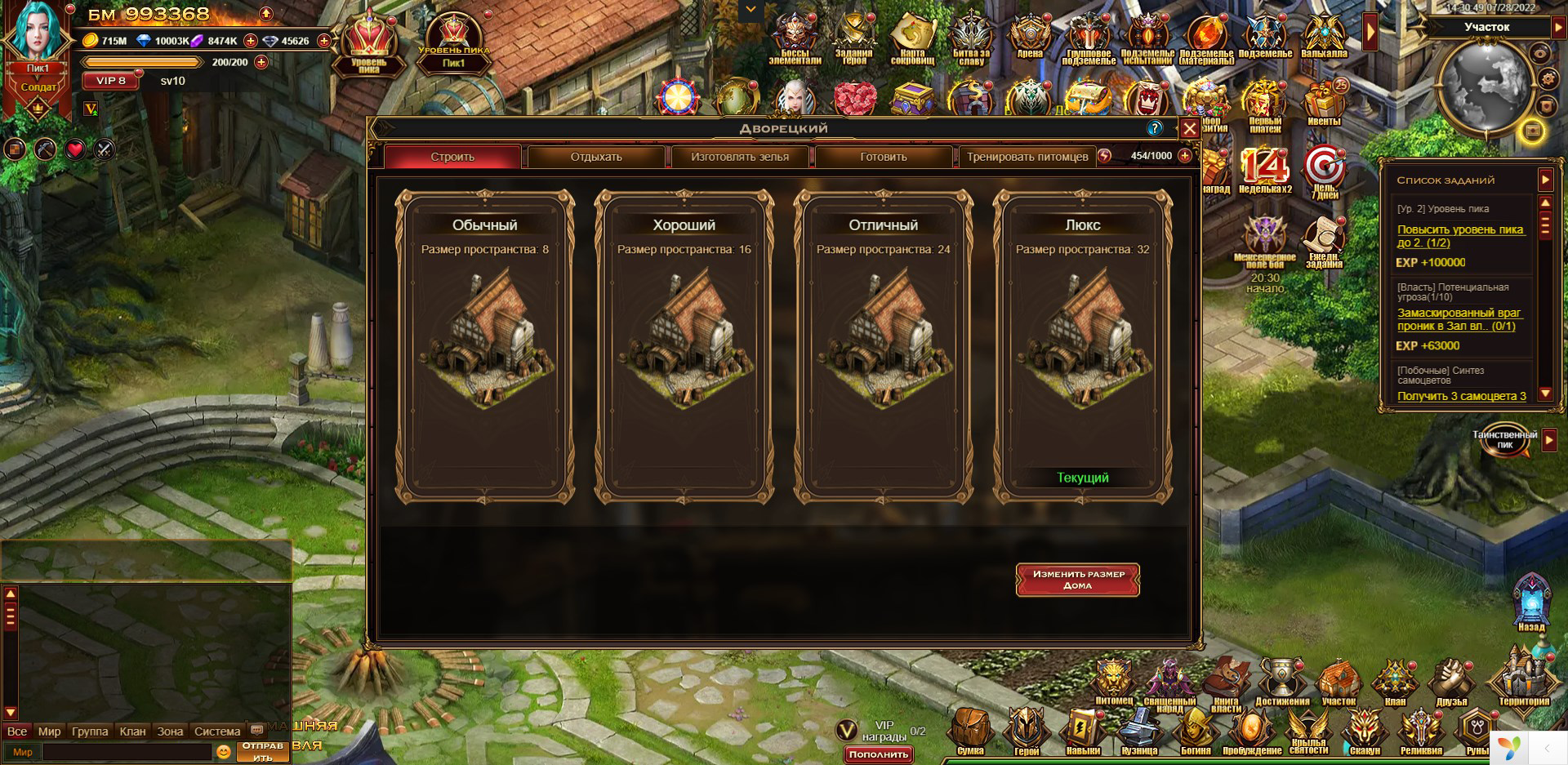The image size is (1568, 765).
Task: Click the Отправить chat send button
Action: pyautogui.click(x=263, y=751)
